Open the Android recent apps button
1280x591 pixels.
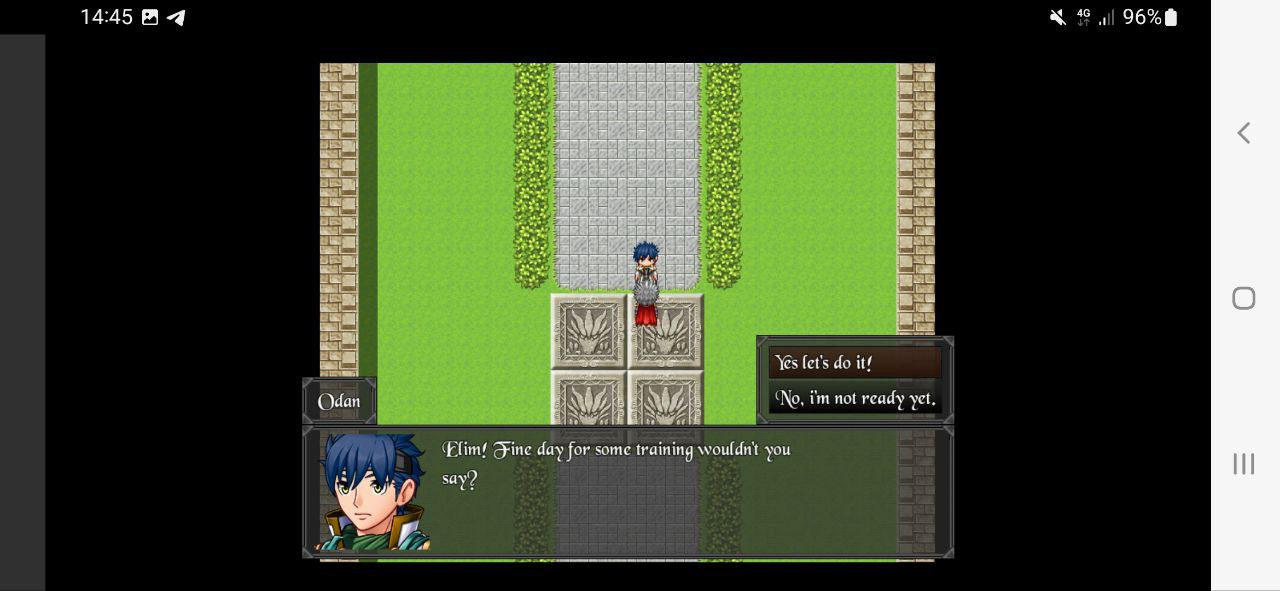[1243, 463]
